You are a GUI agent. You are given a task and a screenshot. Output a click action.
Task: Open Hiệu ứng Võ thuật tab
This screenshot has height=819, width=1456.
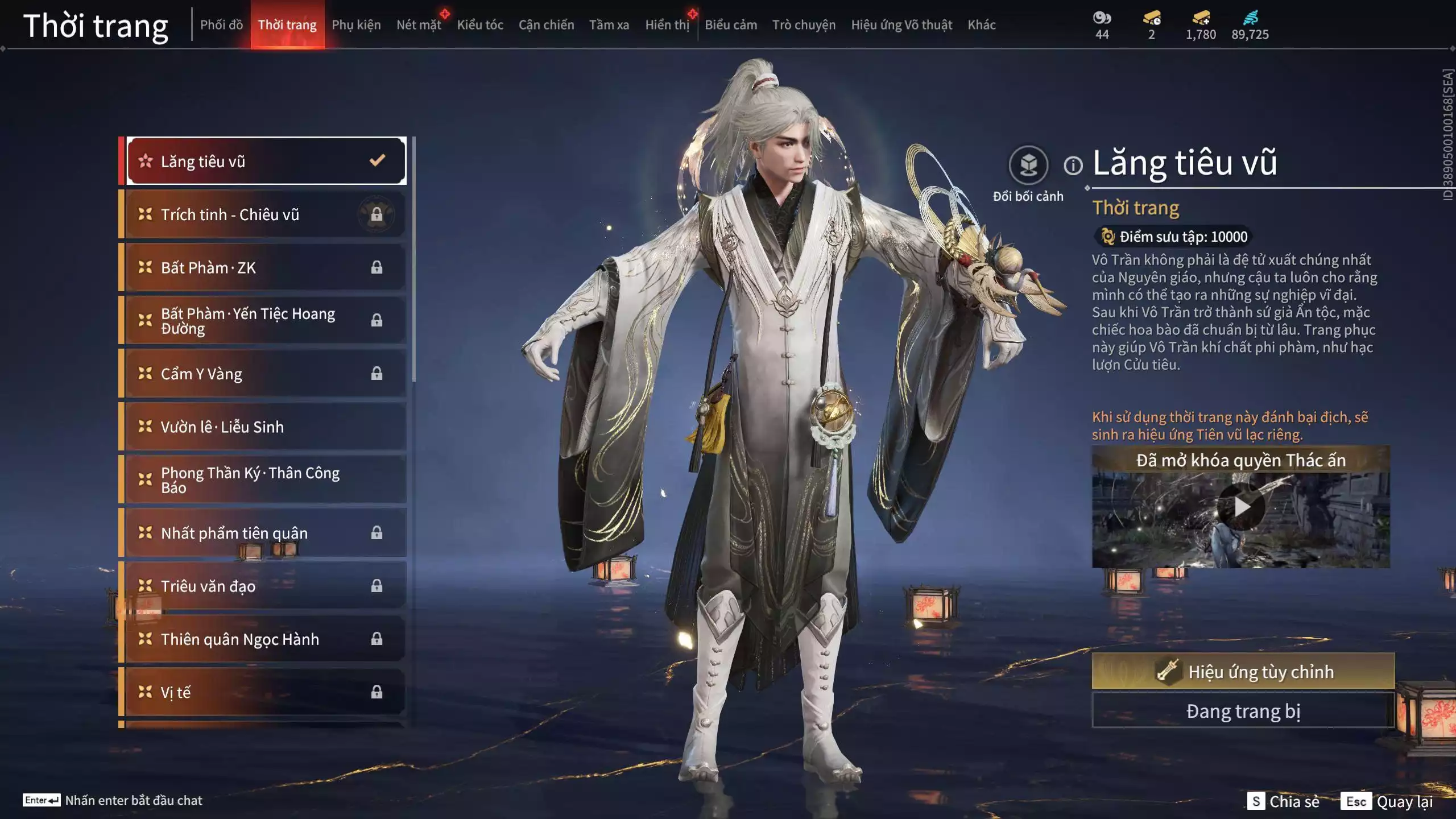[x=901, y=25]
